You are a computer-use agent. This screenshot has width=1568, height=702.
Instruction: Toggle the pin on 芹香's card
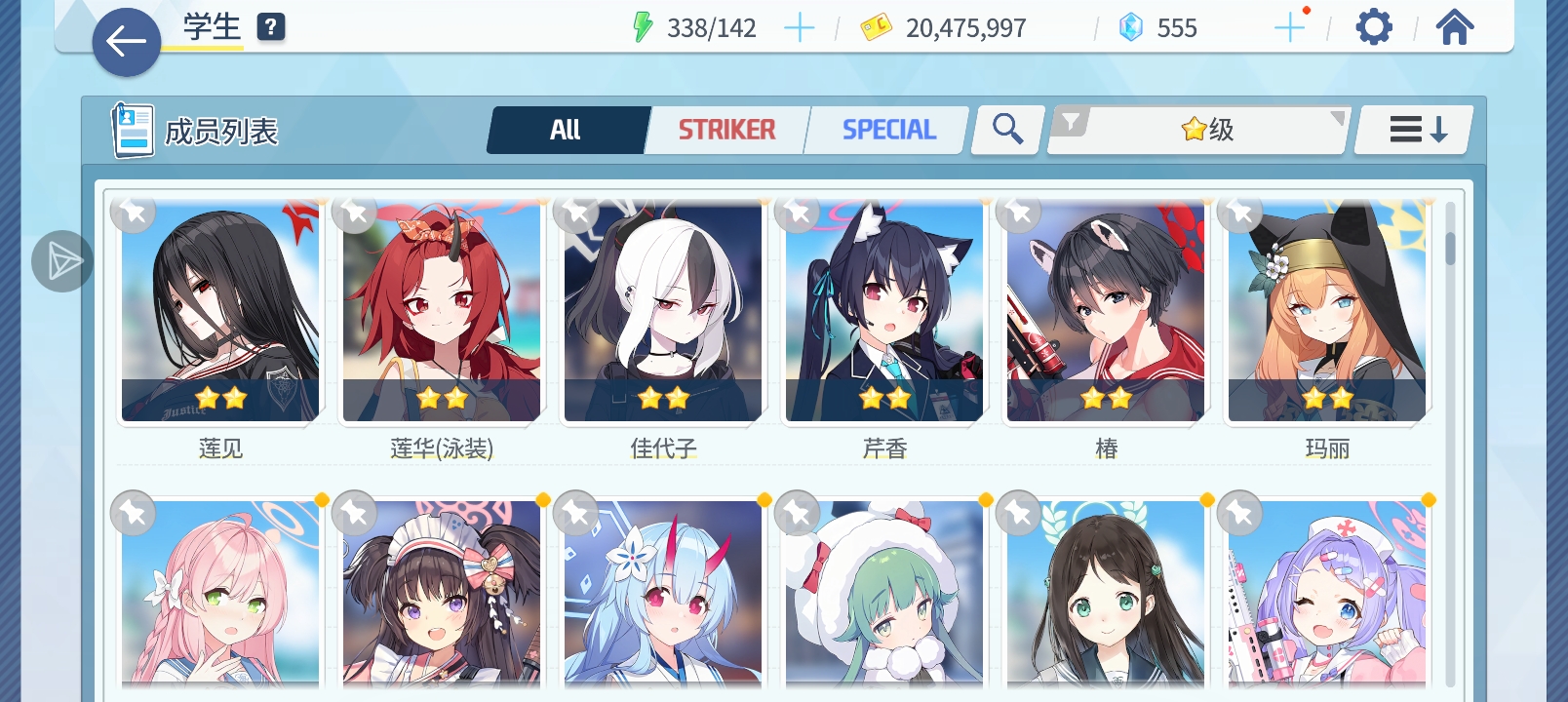coord(798,212)
